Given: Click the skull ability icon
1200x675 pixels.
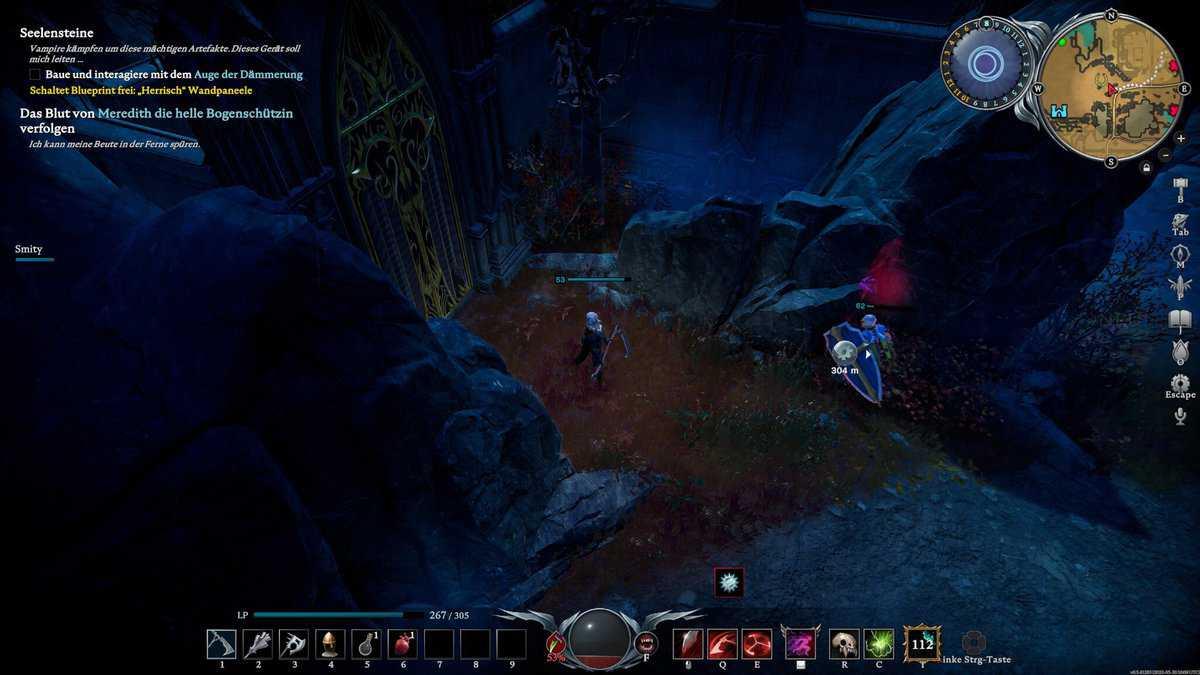Looking at the screenshot, I should point(845,644).
